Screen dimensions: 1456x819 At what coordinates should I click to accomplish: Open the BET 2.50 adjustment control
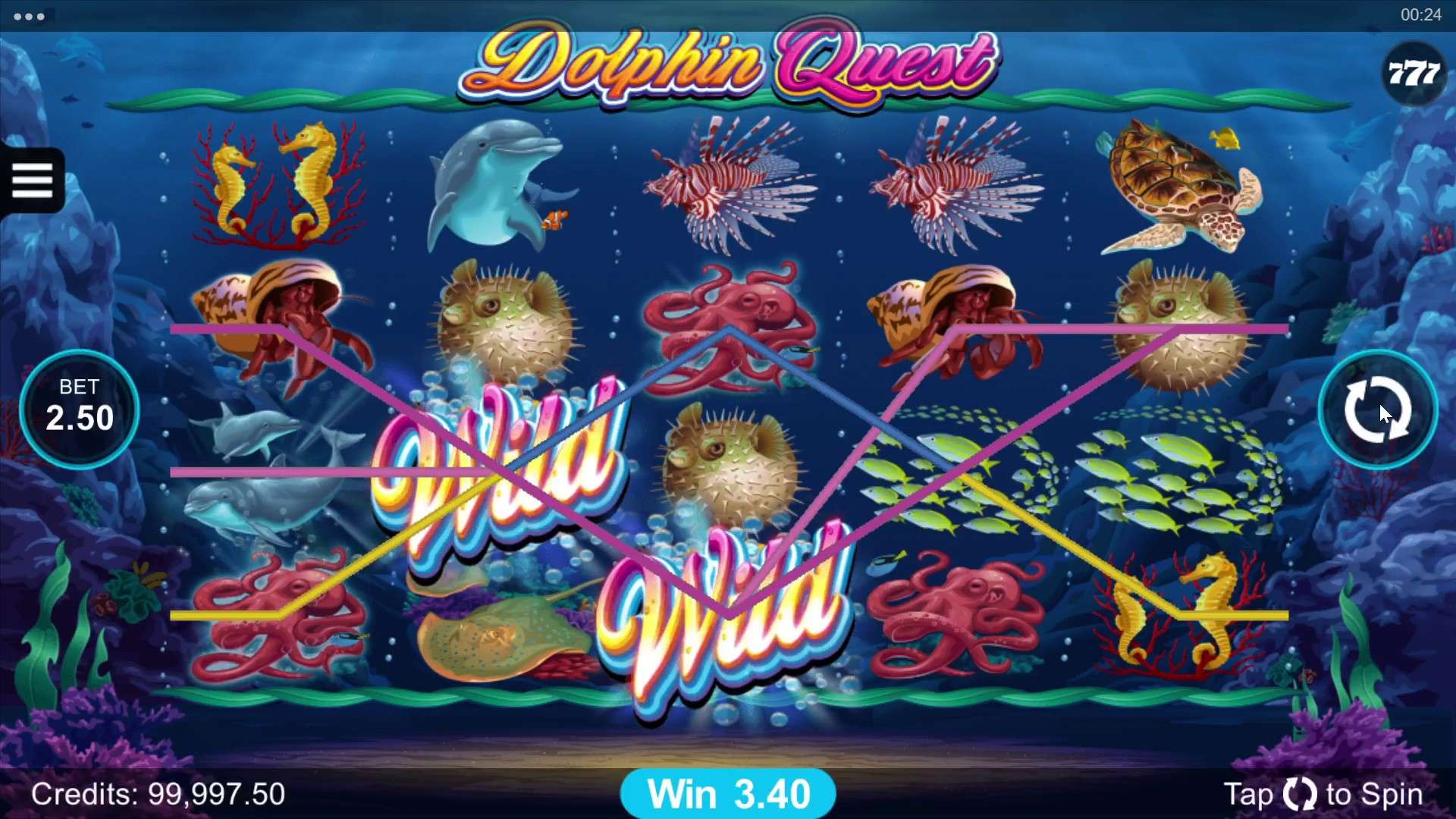click(80, 409)
